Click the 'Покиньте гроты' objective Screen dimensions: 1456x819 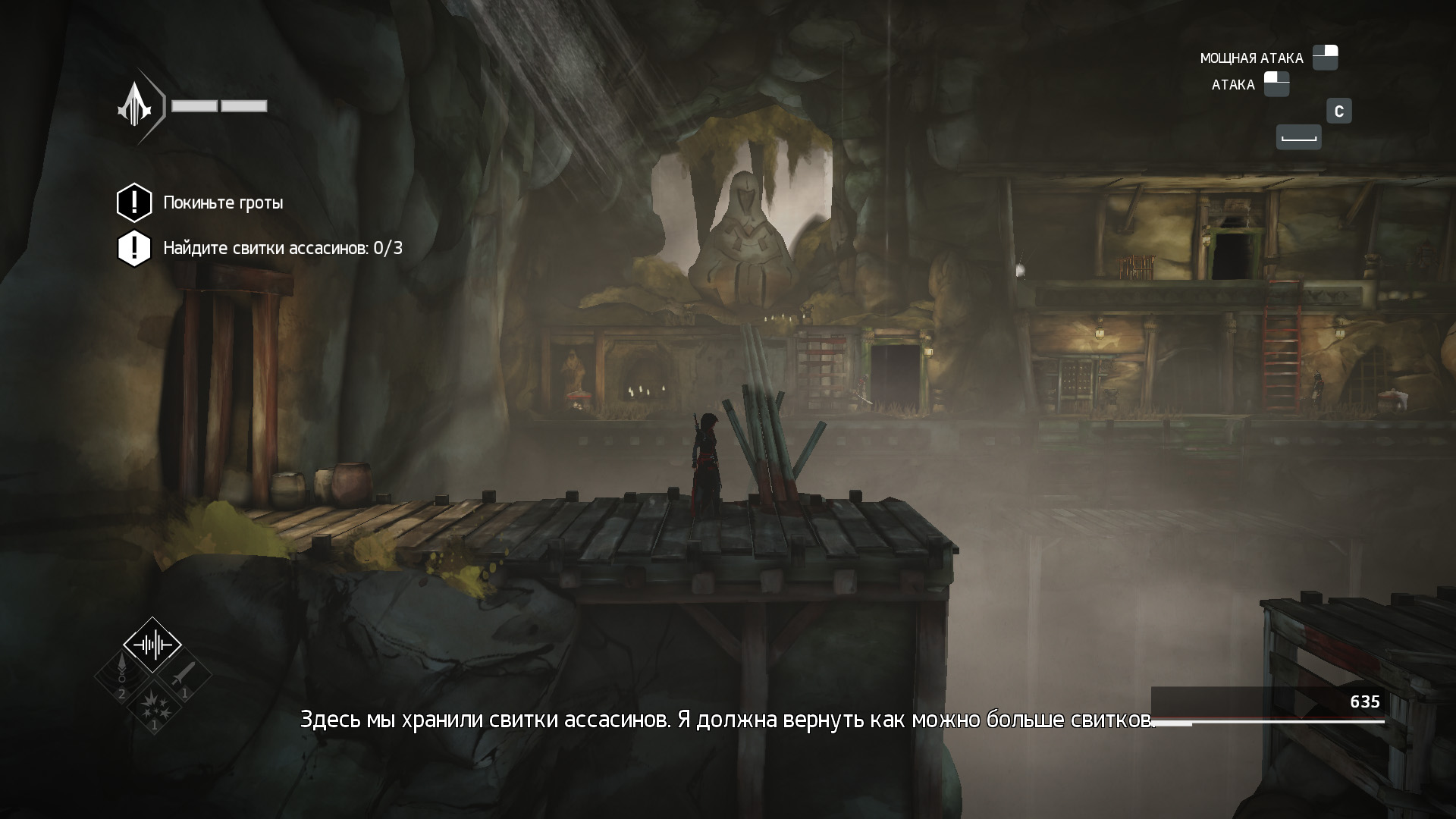click(223, 203)
